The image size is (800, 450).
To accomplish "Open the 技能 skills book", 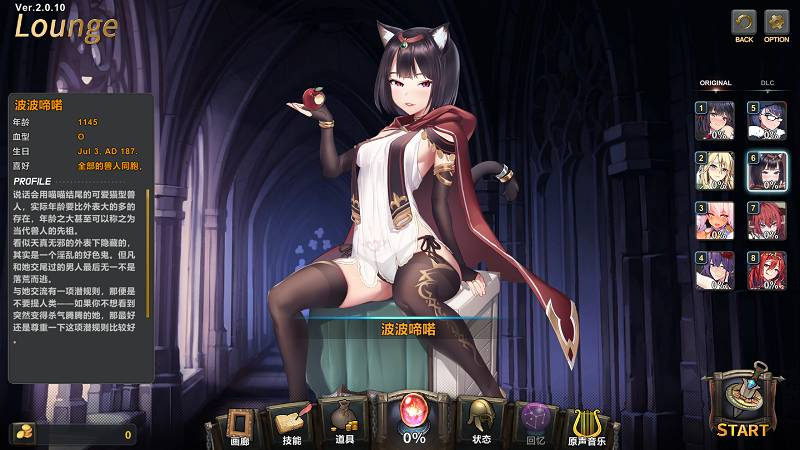I will pos(292,421).
